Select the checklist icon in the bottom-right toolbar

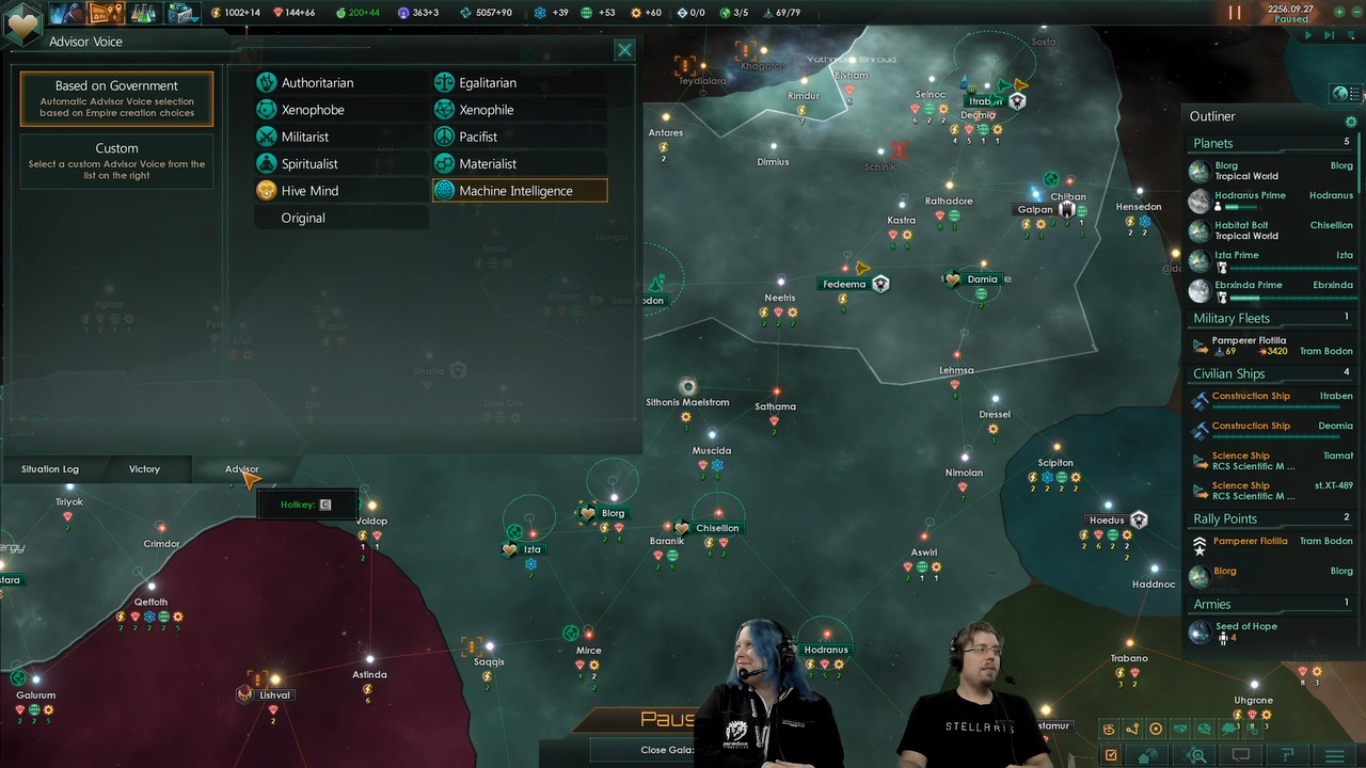pyautogui.click(x=1112, y=755)
